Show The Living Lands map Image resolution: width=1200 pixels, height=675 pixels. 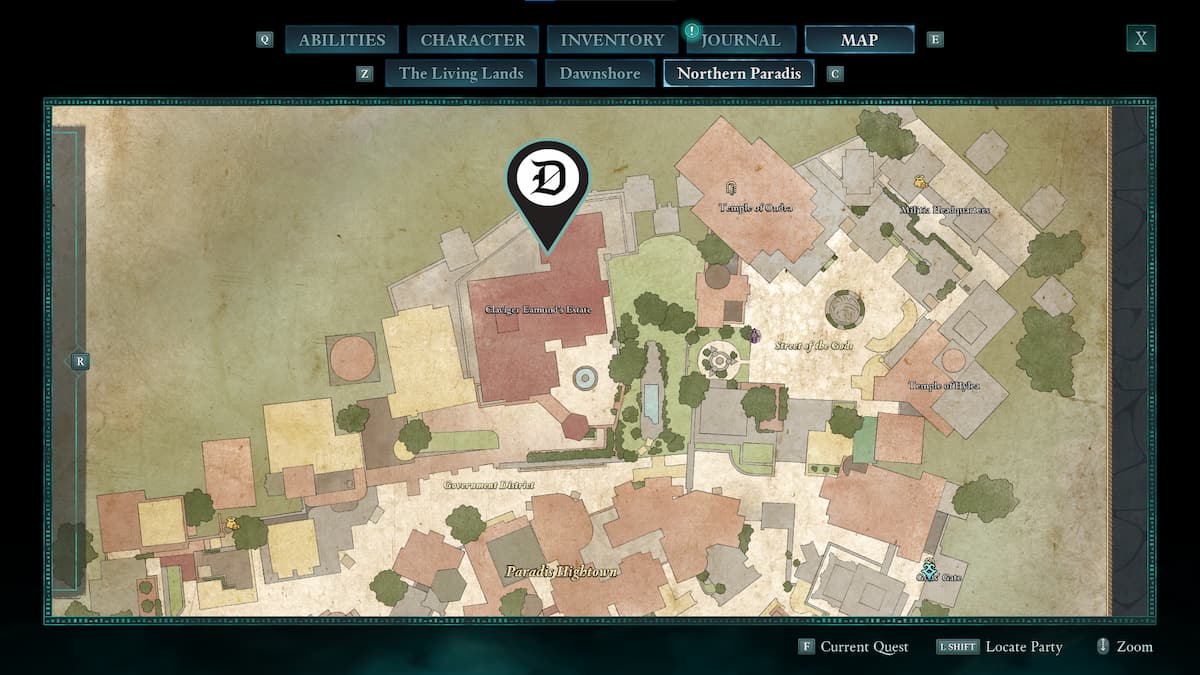461,73
